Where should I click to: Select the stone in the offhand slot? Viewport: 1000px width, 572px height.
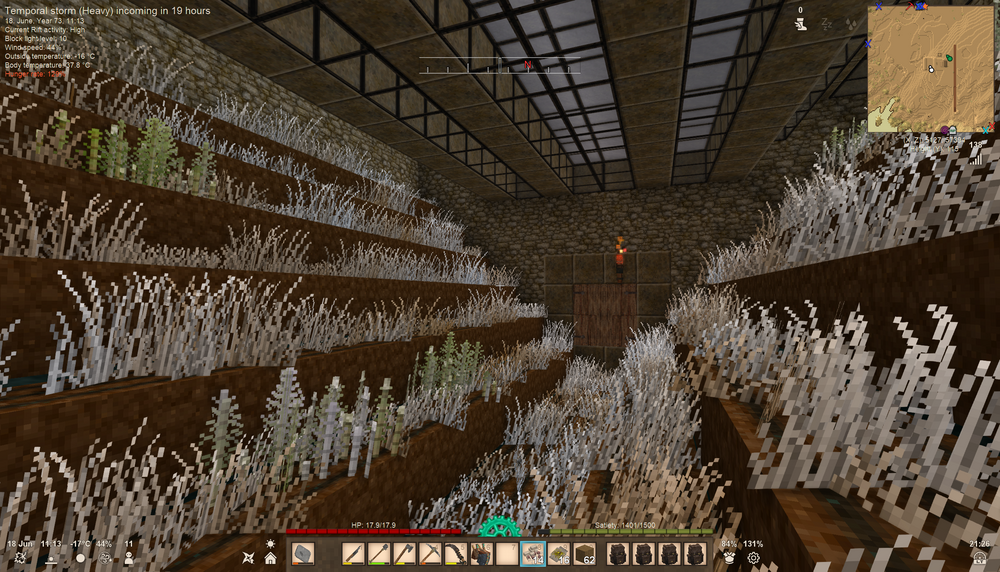pos(303,554)
